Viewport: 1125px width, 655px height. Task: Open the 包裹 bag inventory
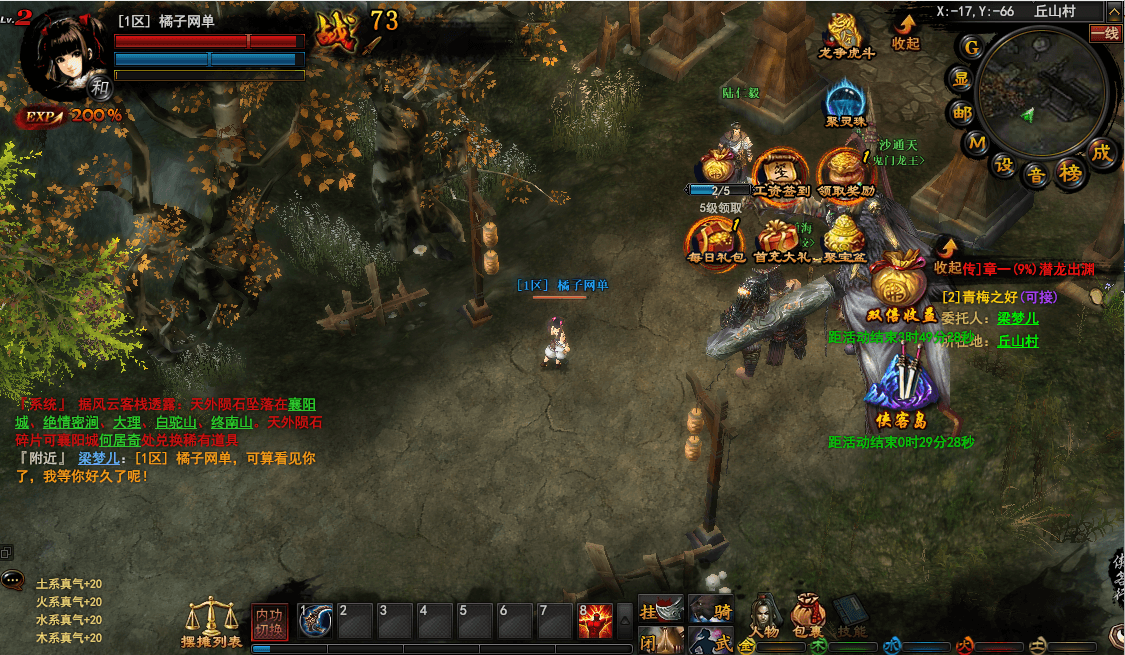[808, 612]
